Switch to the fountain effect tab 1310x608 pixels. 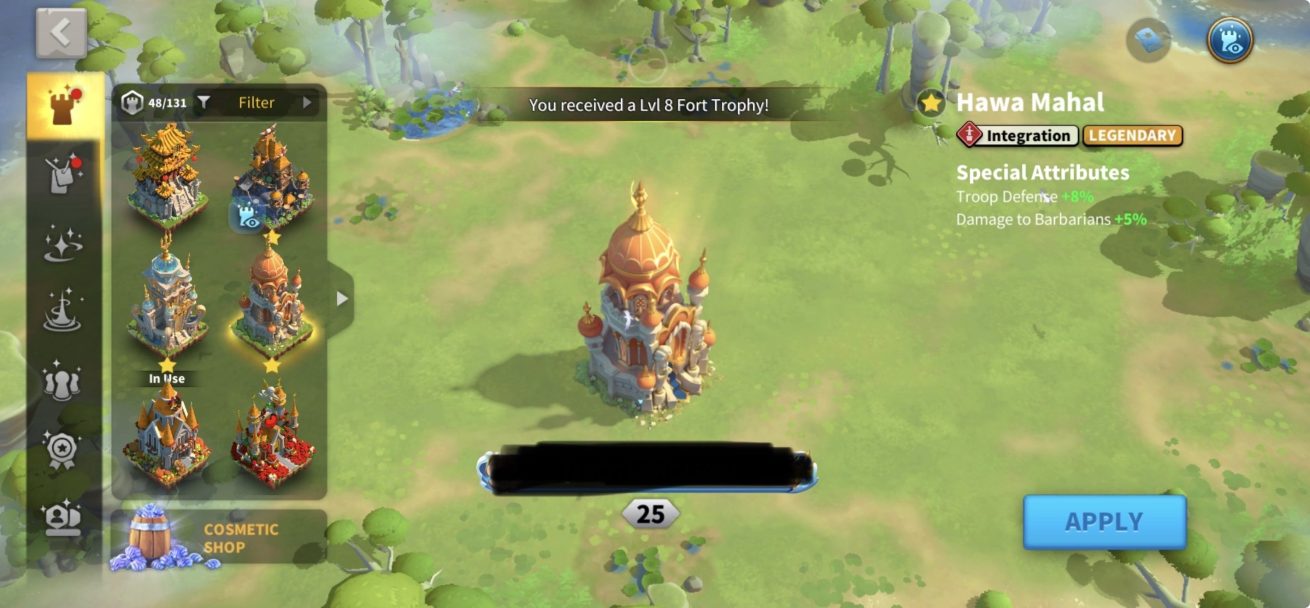(x=65, y=312)
